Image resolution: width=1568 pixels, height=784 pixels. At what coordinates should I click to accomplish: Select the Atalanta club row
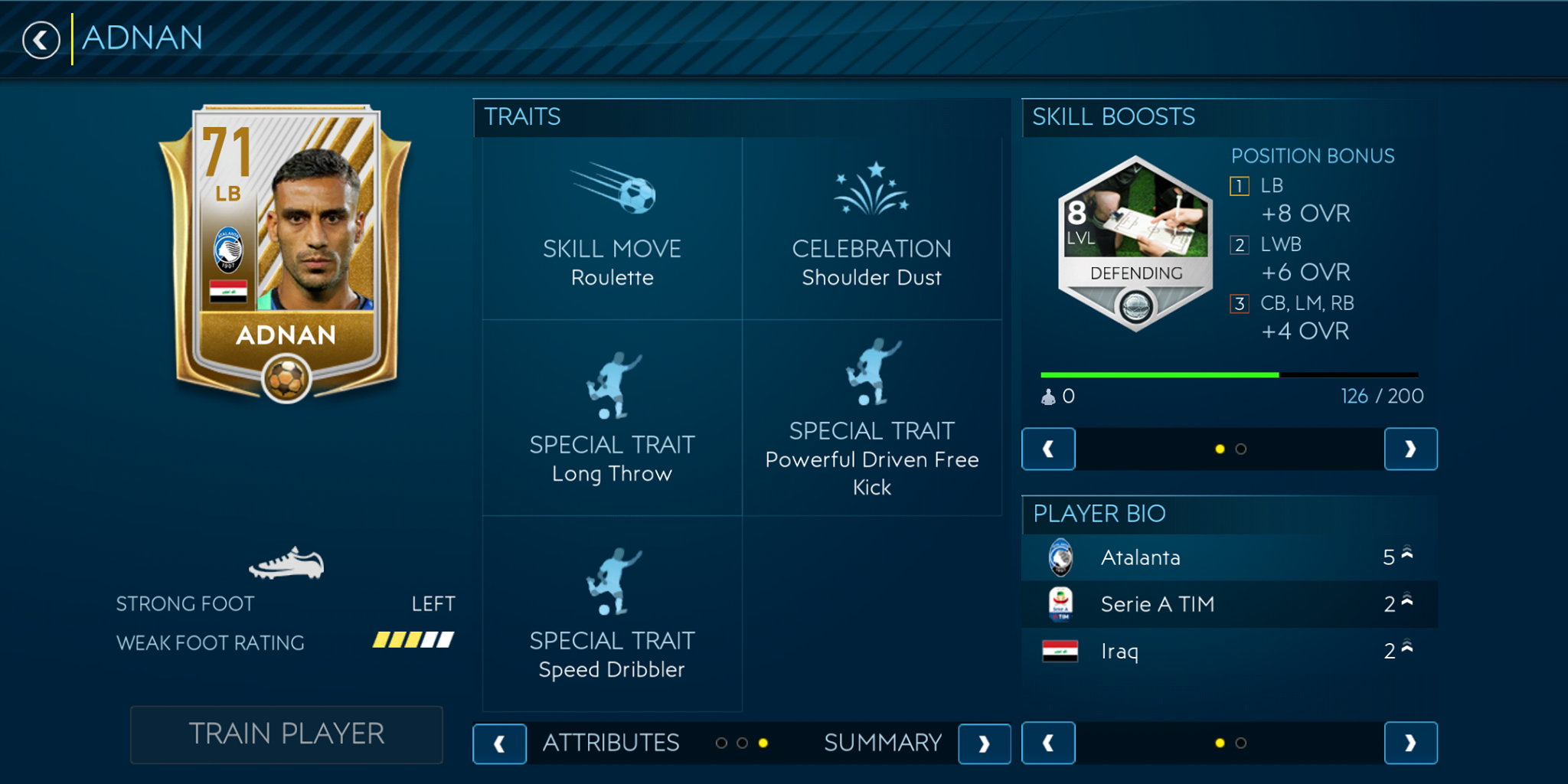pos(1229,557)
